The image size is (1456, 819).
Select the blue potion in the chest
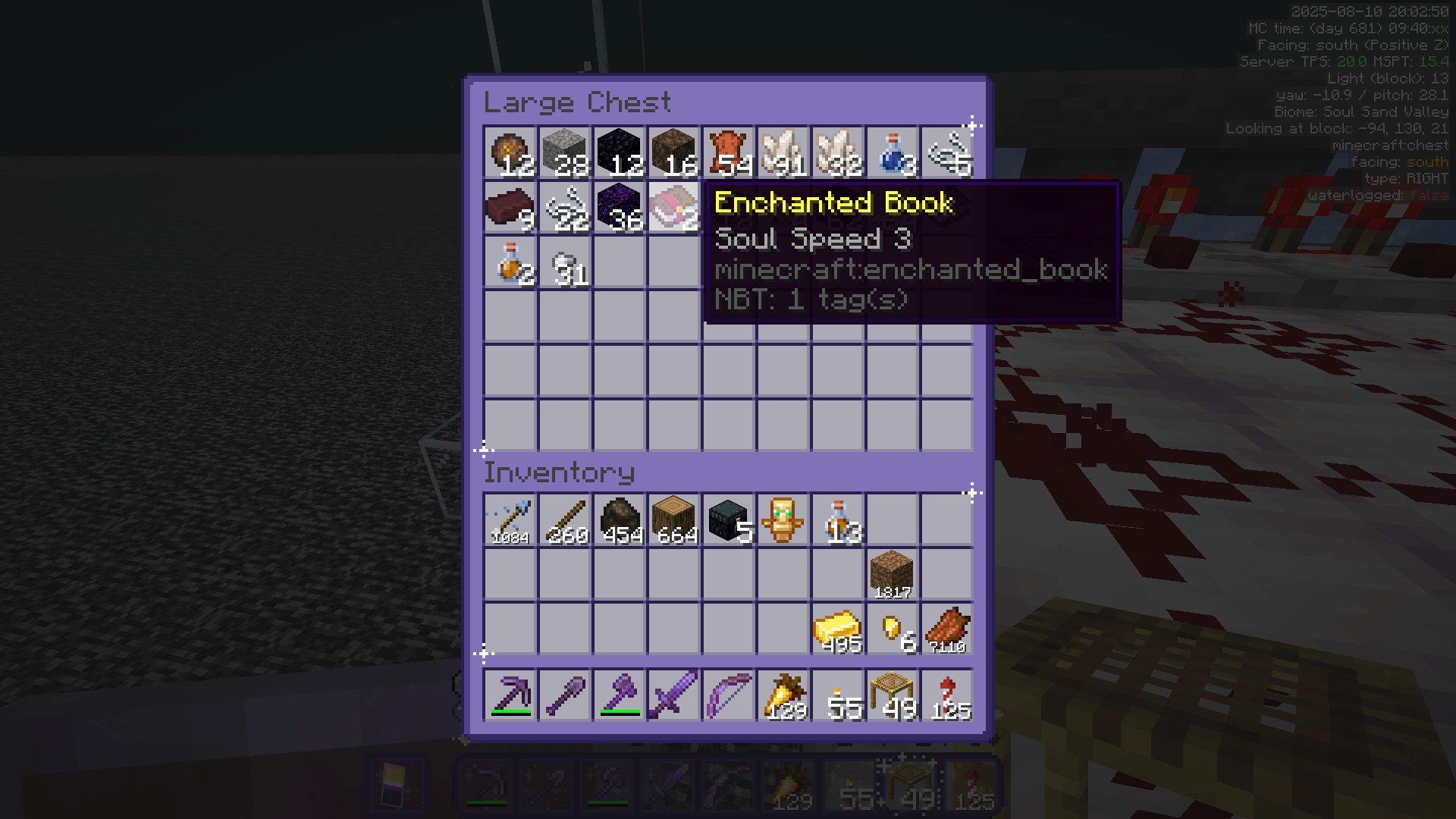pos(893,152)
